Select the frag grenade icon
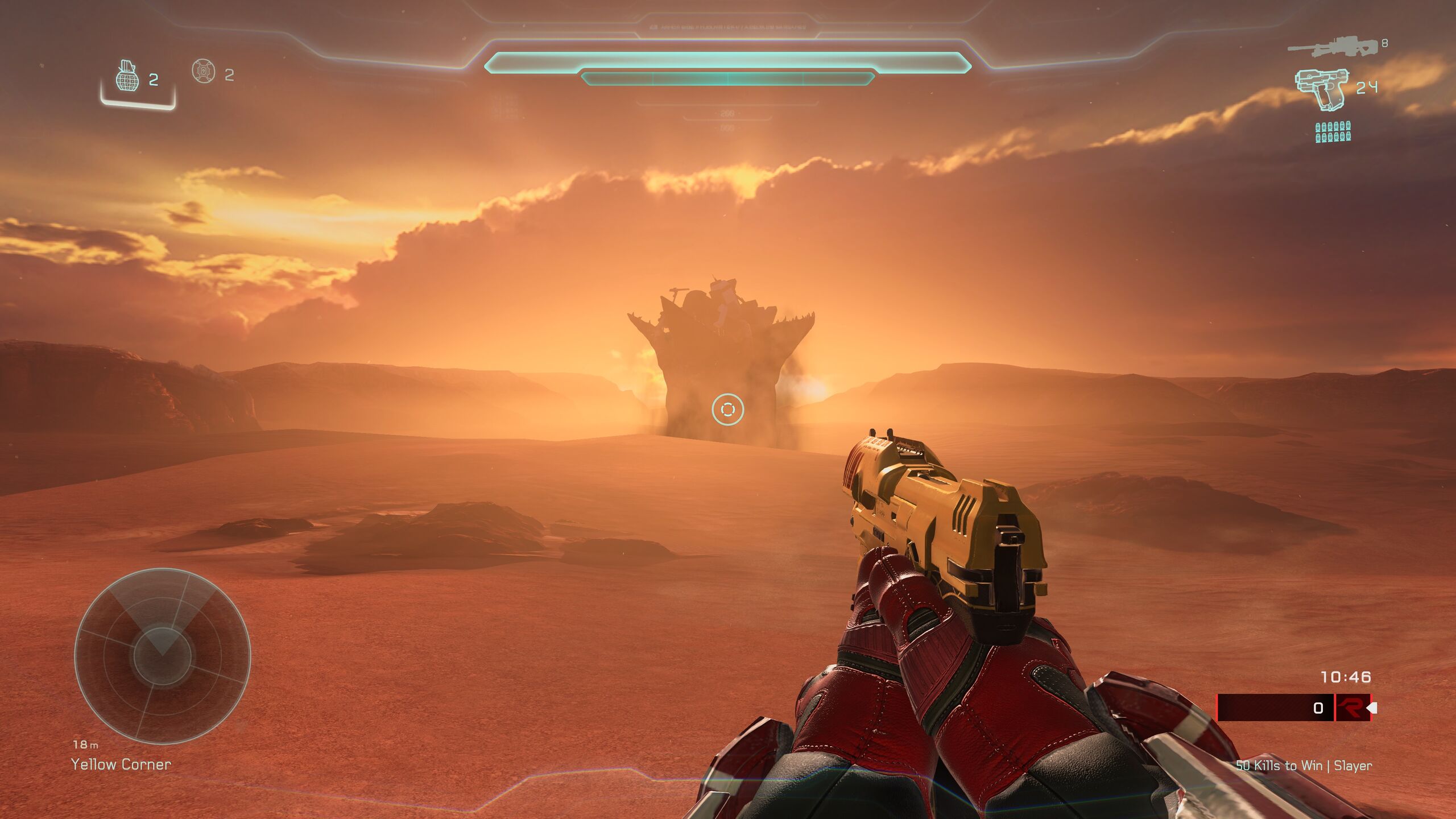 [127, 76]
